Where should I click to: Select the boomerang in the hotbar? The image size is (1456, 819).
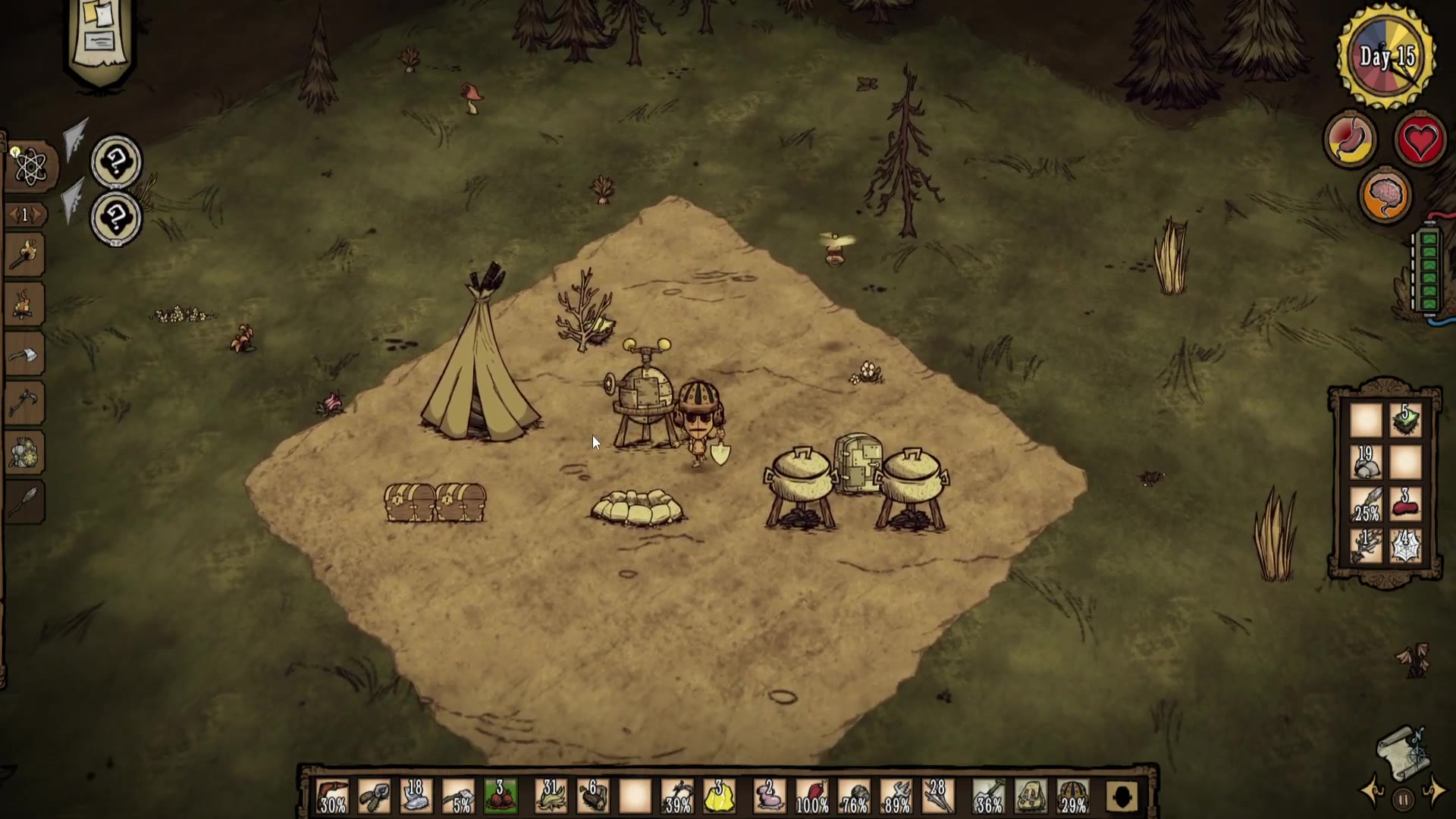coord(333,796)
